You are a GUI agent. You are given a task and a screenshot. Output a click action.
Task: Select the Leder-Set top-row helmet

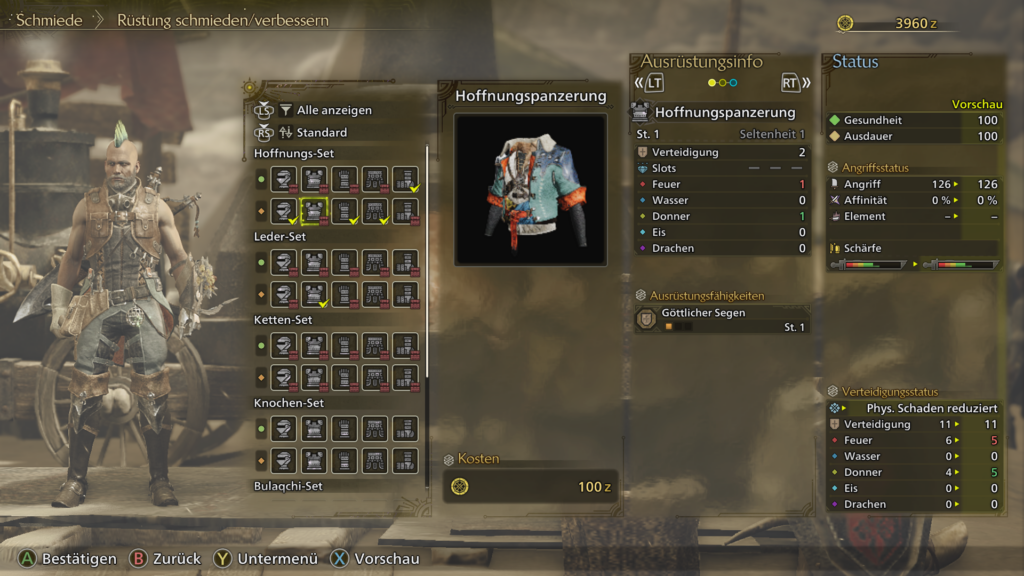coord(285,263)
